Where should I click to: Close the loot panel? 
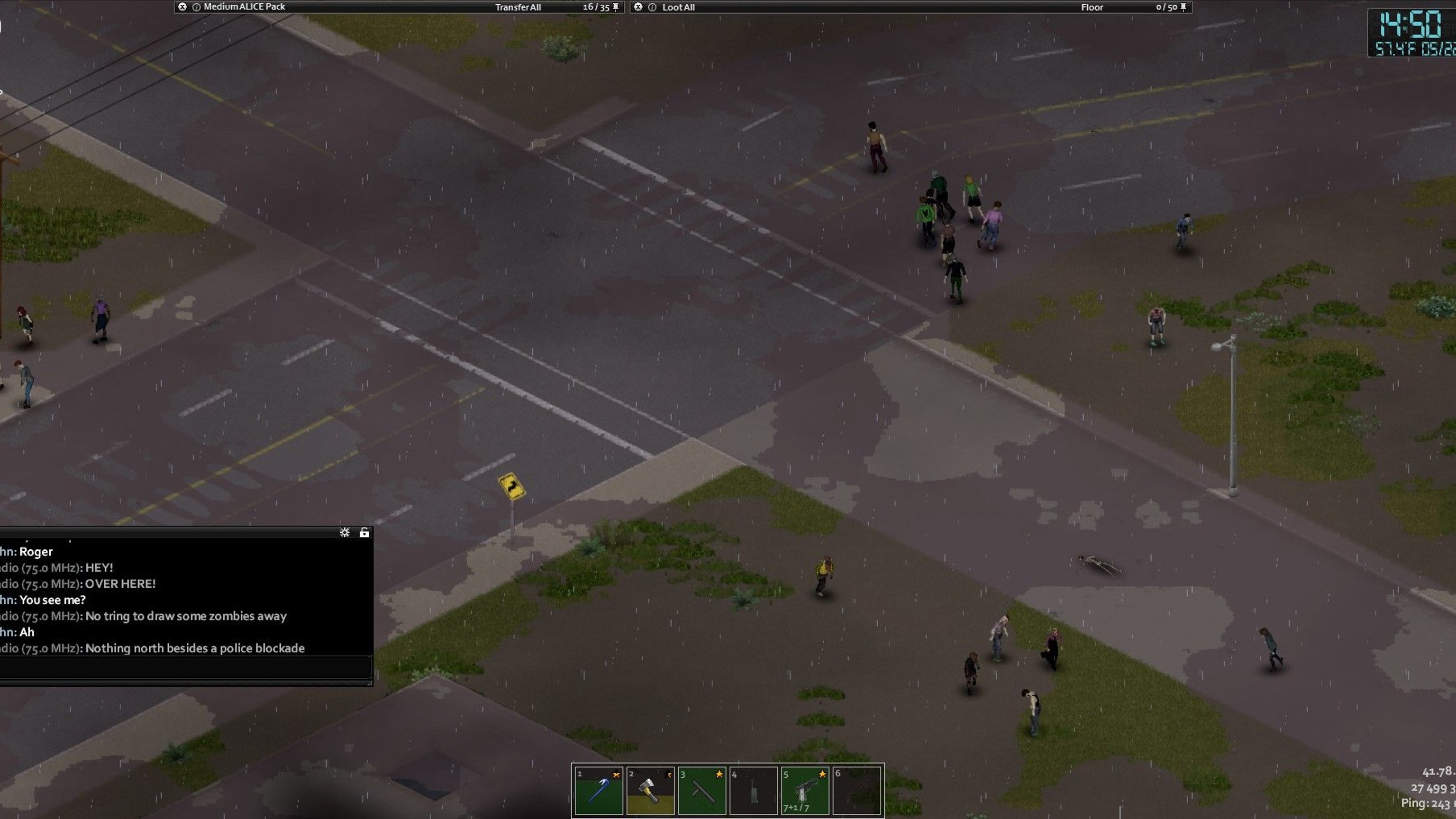pyautogui.click(x=638, y=7)
